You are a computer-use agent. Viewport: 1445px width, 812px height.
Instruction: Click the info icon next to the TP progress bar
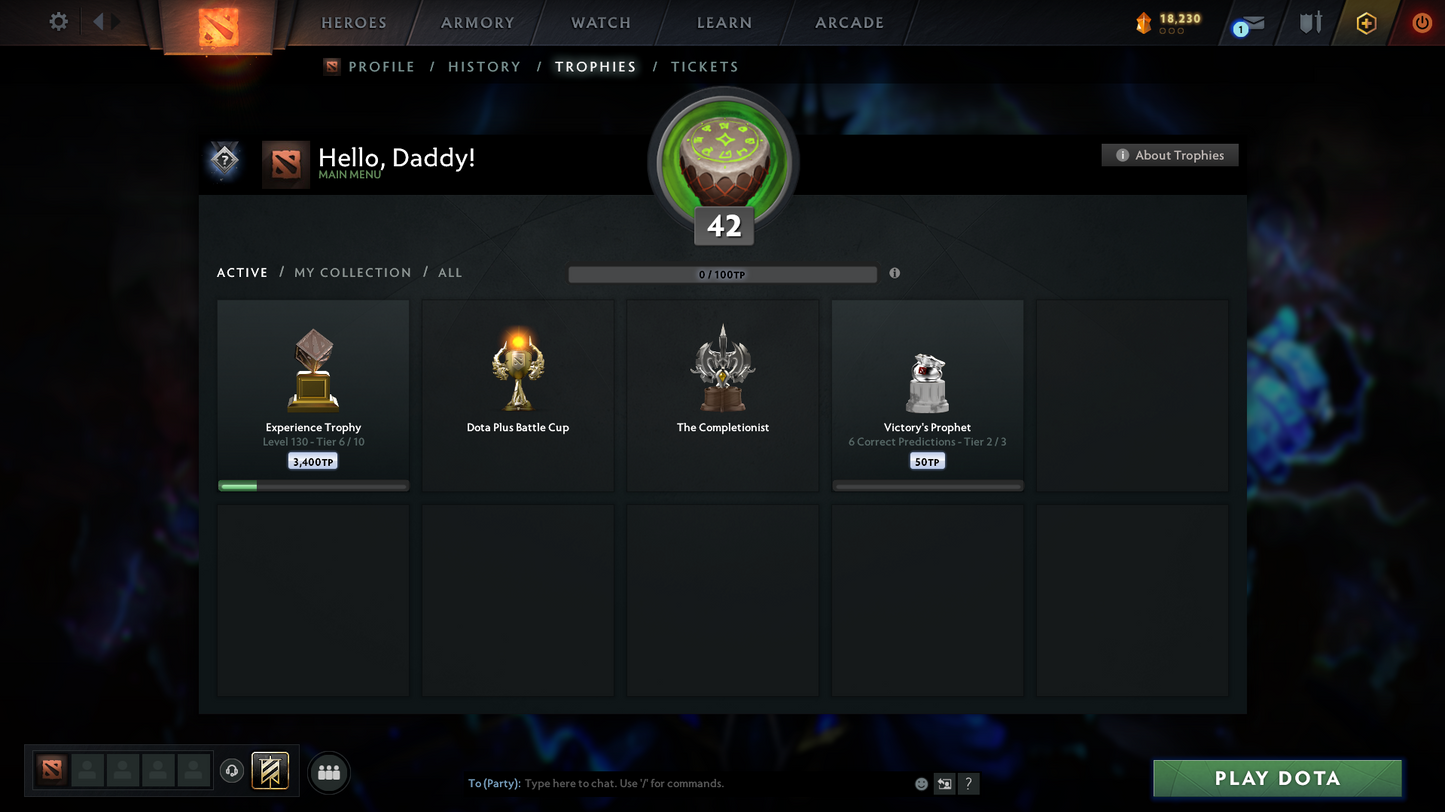tap(894, 272)
